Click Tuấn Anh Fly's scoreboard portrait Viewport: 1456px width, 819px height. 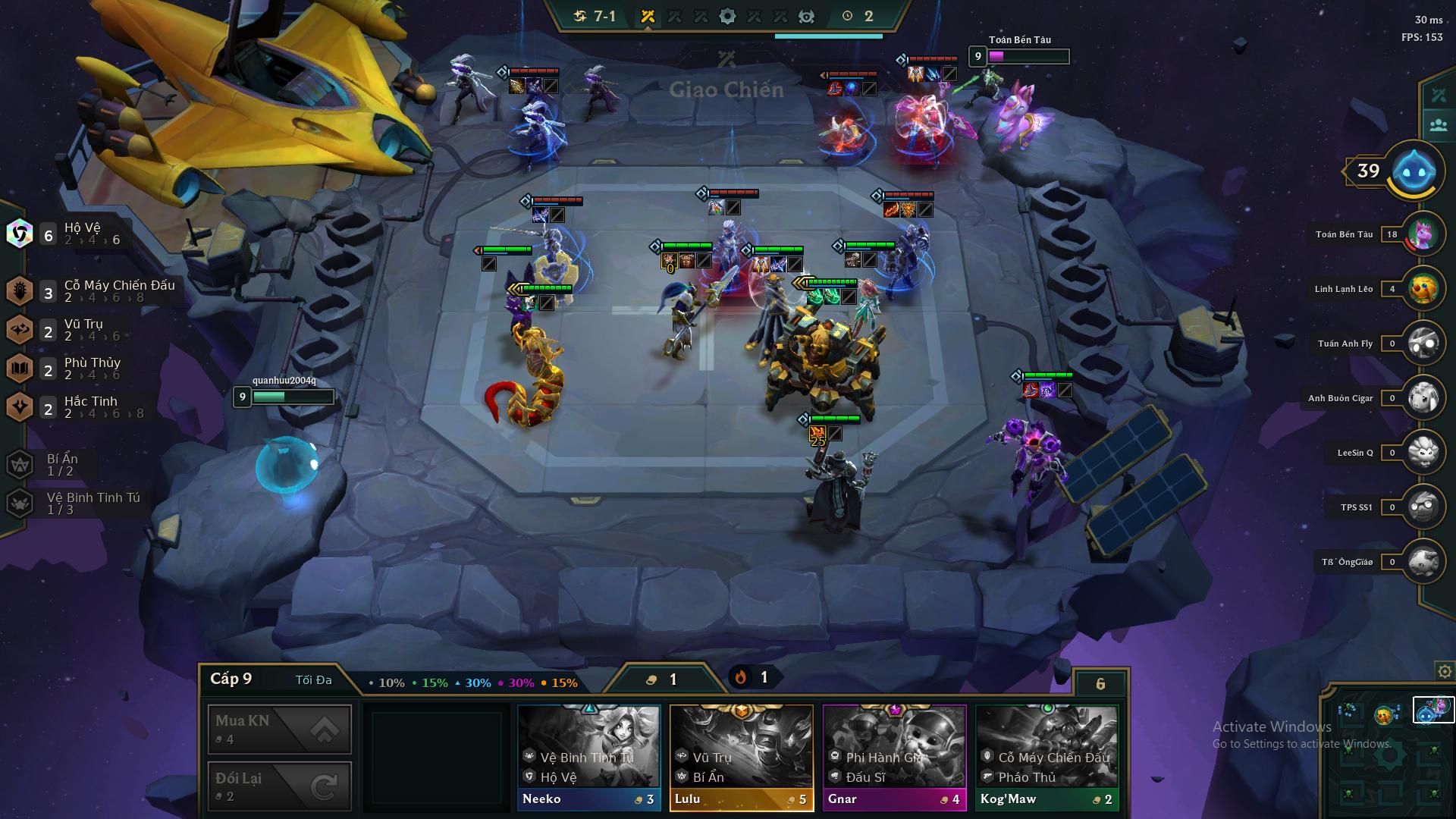pos(1423,344)
